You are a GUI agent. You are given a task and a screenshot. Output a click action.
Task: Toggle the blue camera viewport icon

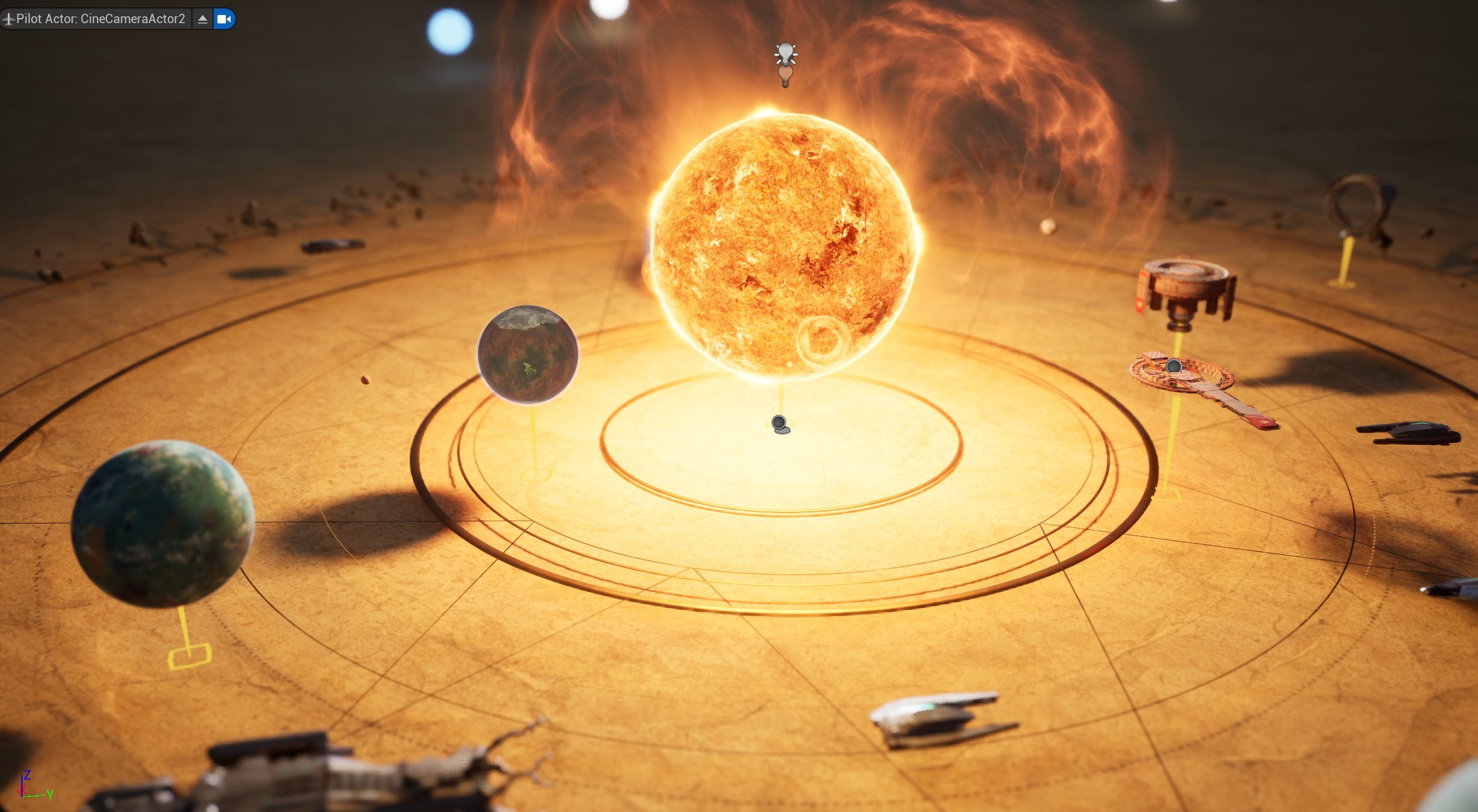click(223, 19)
